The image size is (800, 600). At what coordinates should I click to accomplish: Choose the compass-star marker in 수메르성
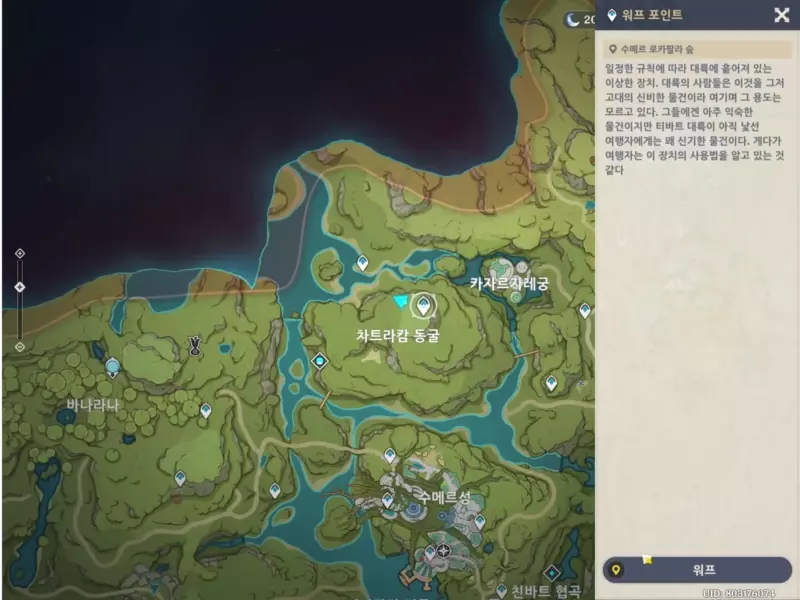click(442, 550)
